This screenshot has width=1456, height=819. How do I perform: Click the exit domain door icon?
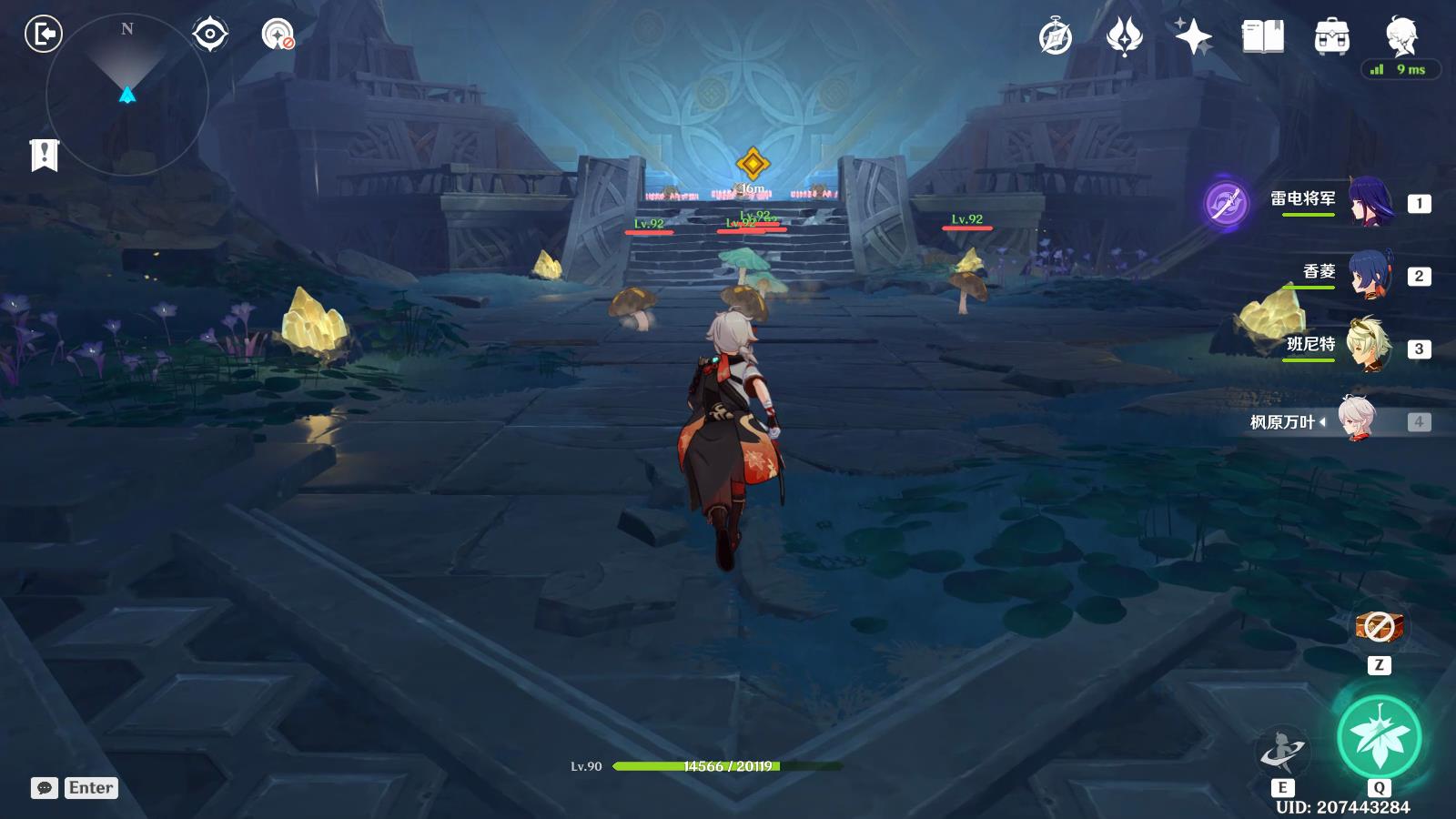coord(43,35)
